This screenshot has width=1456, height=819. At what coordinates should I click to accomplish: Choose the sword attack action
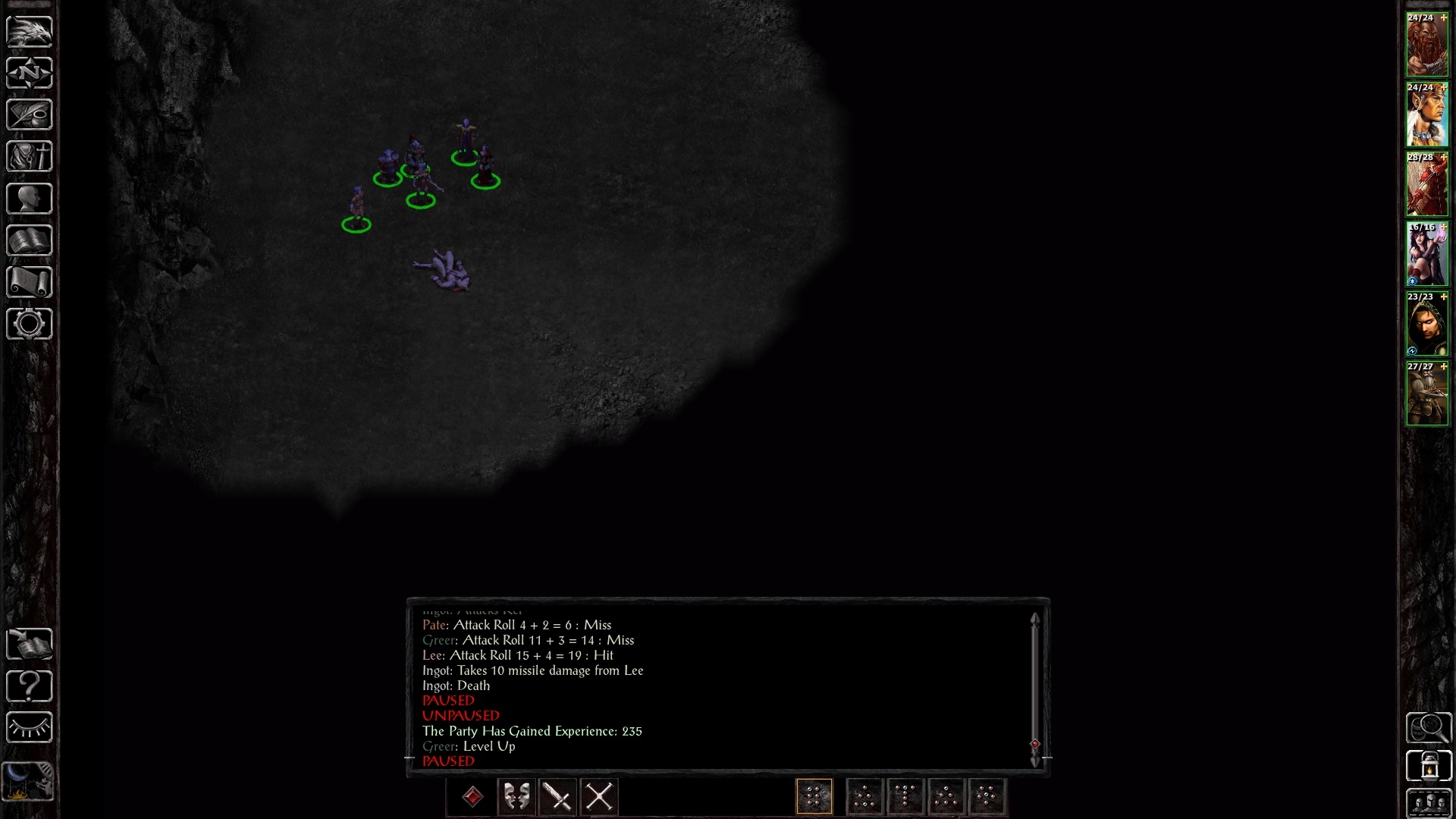558,797
